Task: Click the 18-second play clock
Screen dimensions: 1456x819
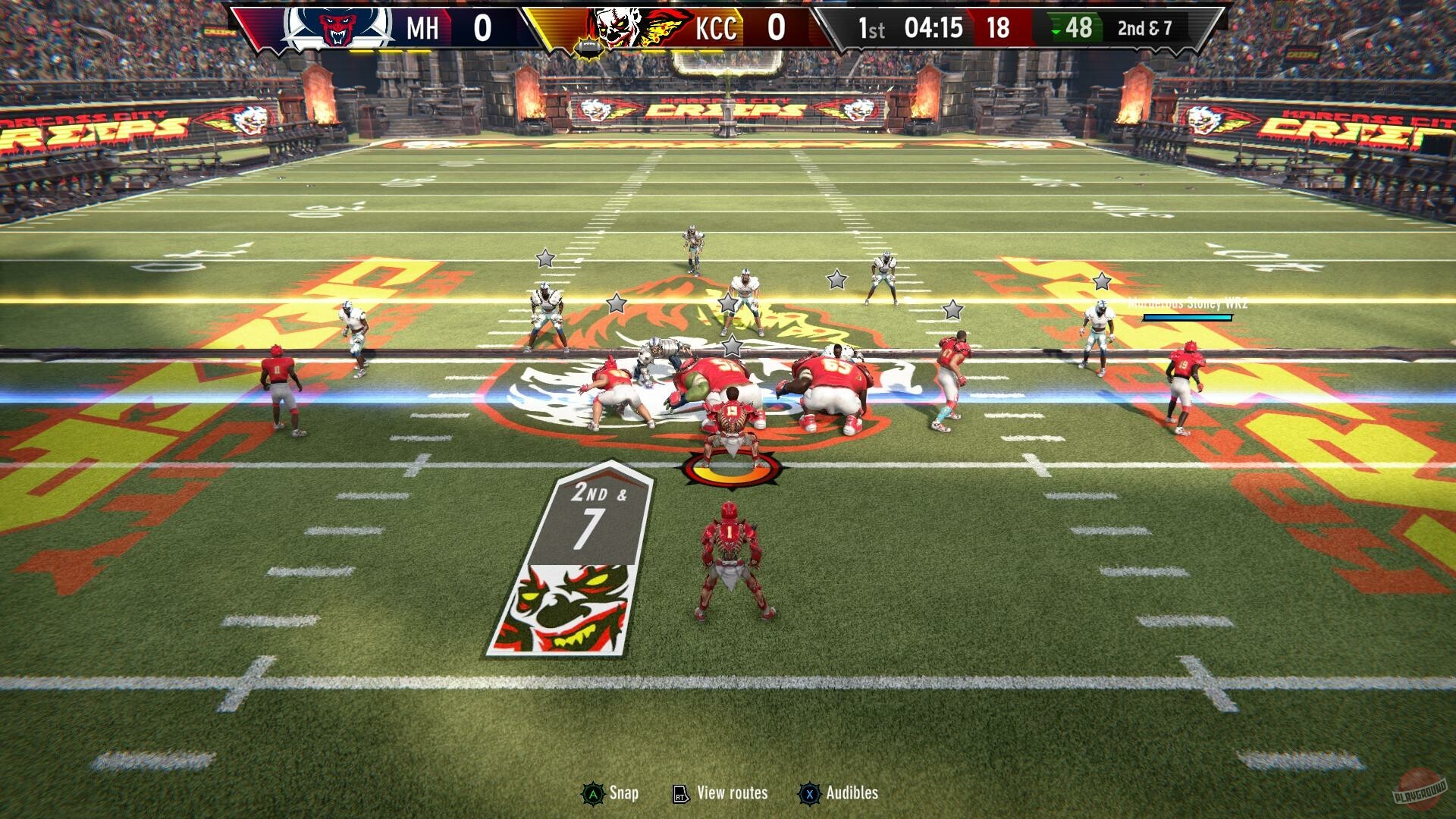Action: pos(999,29)
